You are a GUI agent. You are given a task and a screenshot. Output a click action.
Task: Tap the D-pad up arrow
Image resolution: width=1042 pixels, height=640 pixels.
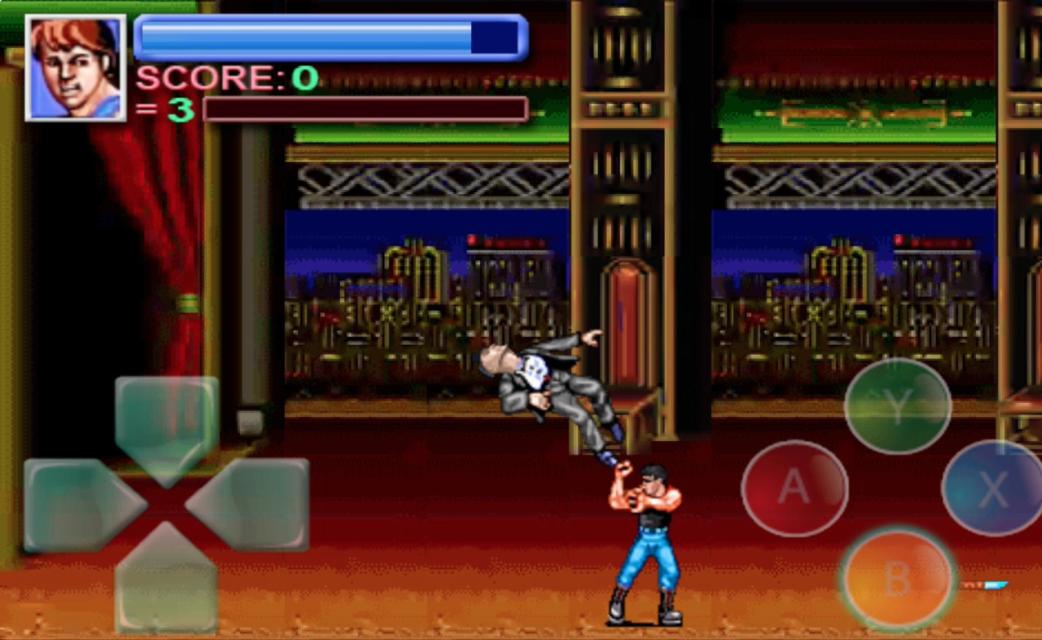(166, 422)
